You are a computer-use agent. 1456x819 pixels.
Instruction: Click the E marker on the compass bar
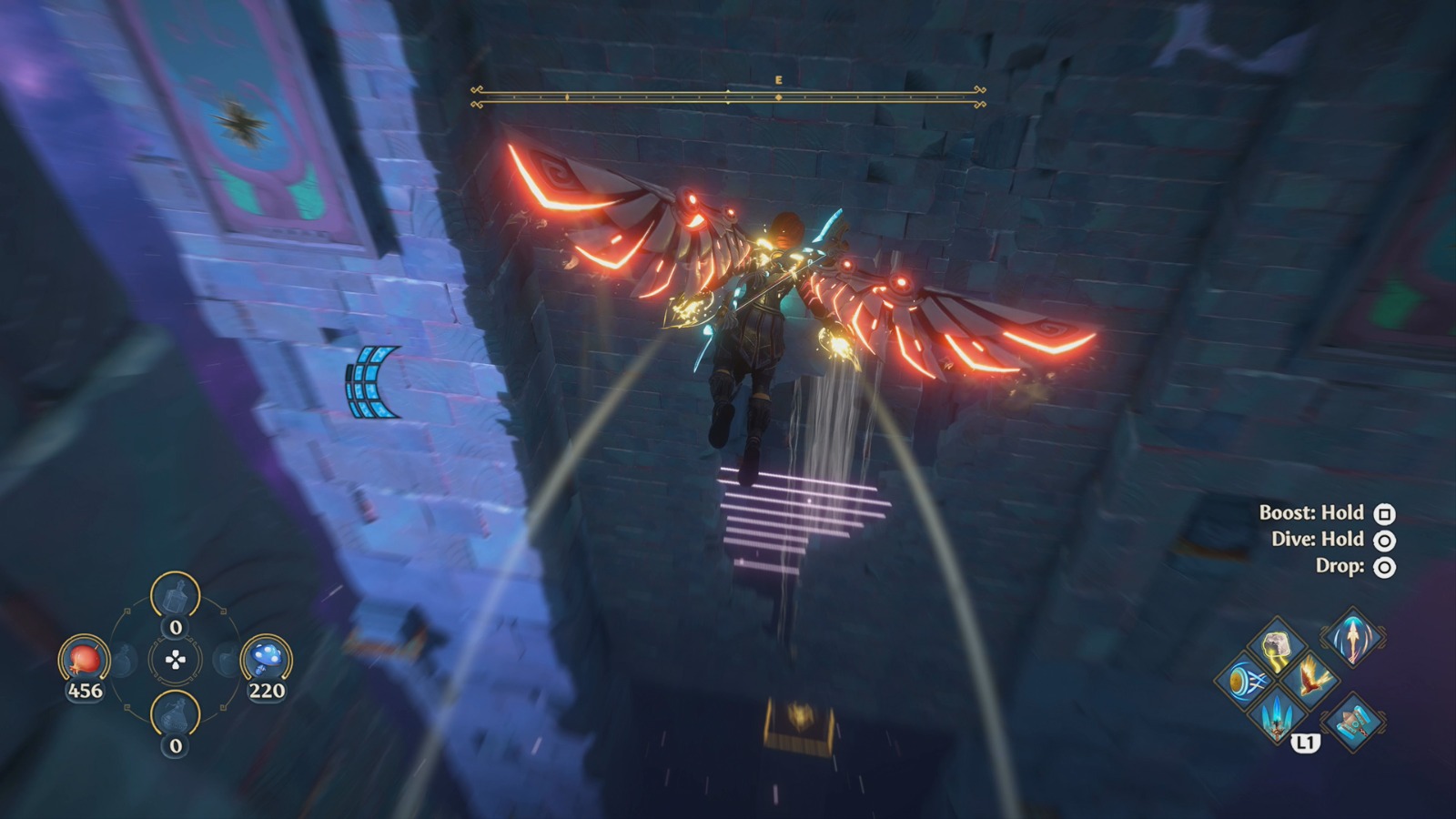point(777,80)
